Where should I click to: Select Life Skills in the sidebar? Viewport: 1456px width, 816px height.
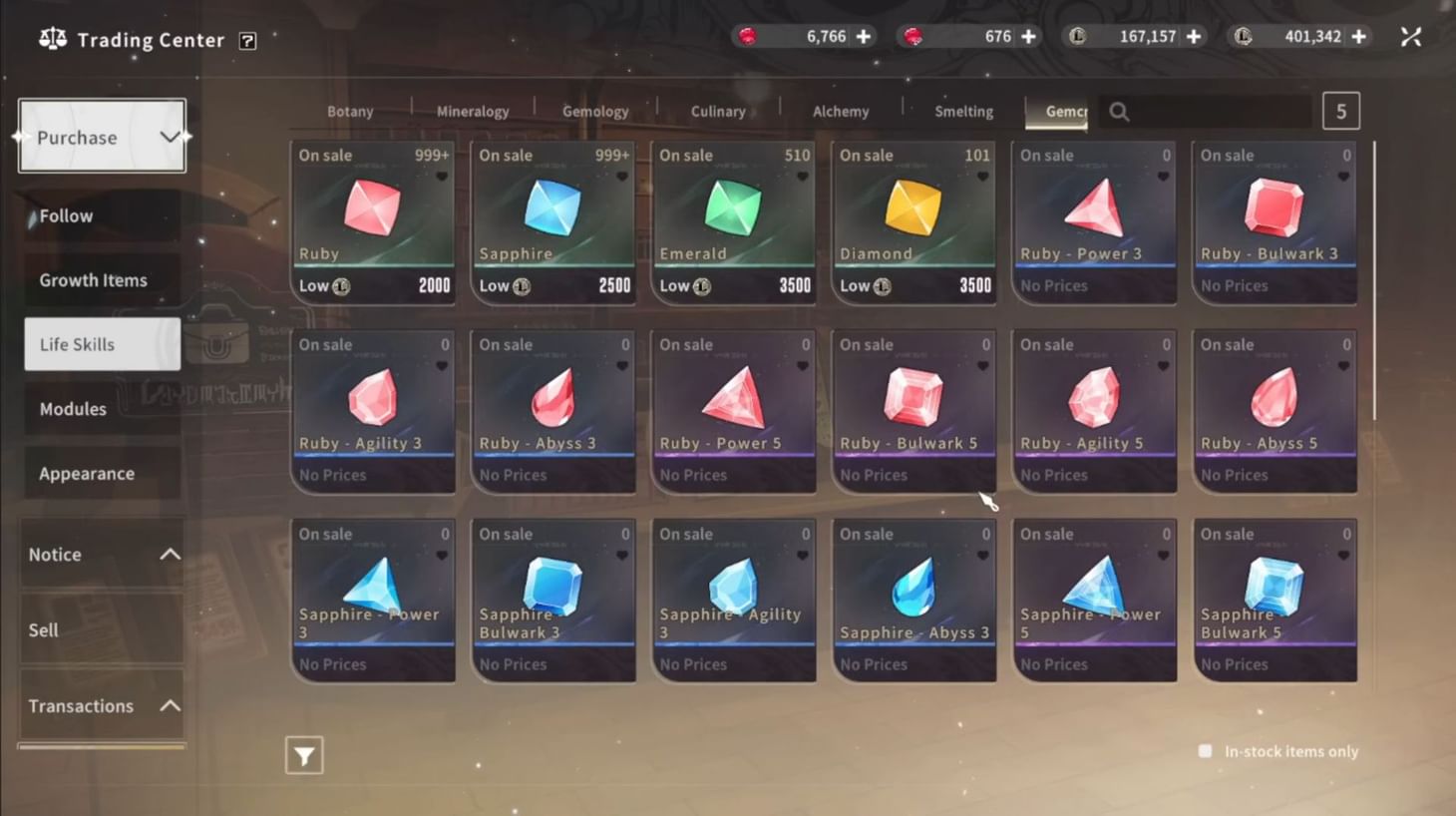[x=101, y=344]
